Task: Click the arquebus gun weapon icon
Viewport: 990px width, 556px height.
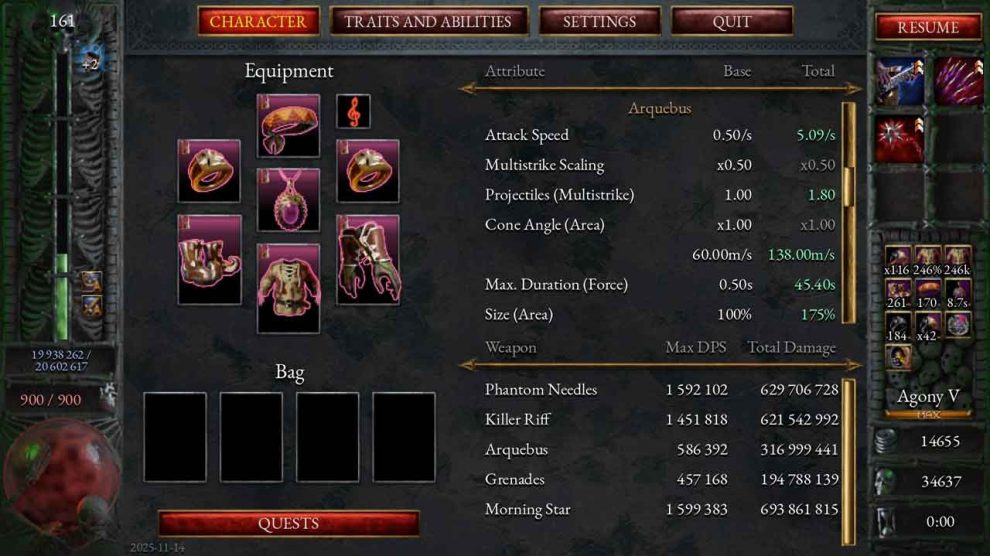Action: [x=900, y=82]
